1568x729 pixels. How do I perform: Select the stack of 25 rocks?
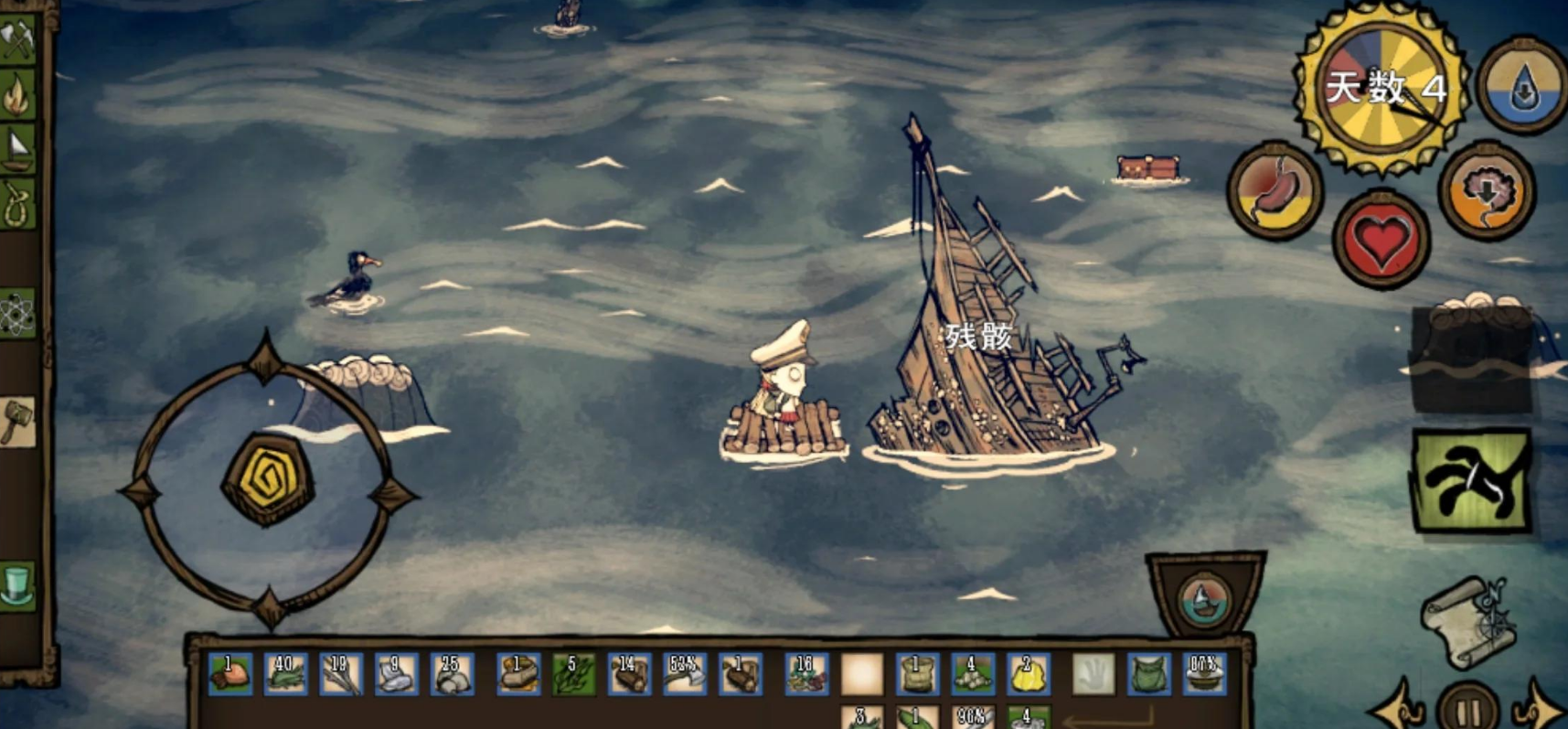pyautogui.click(x=452, y=675)
